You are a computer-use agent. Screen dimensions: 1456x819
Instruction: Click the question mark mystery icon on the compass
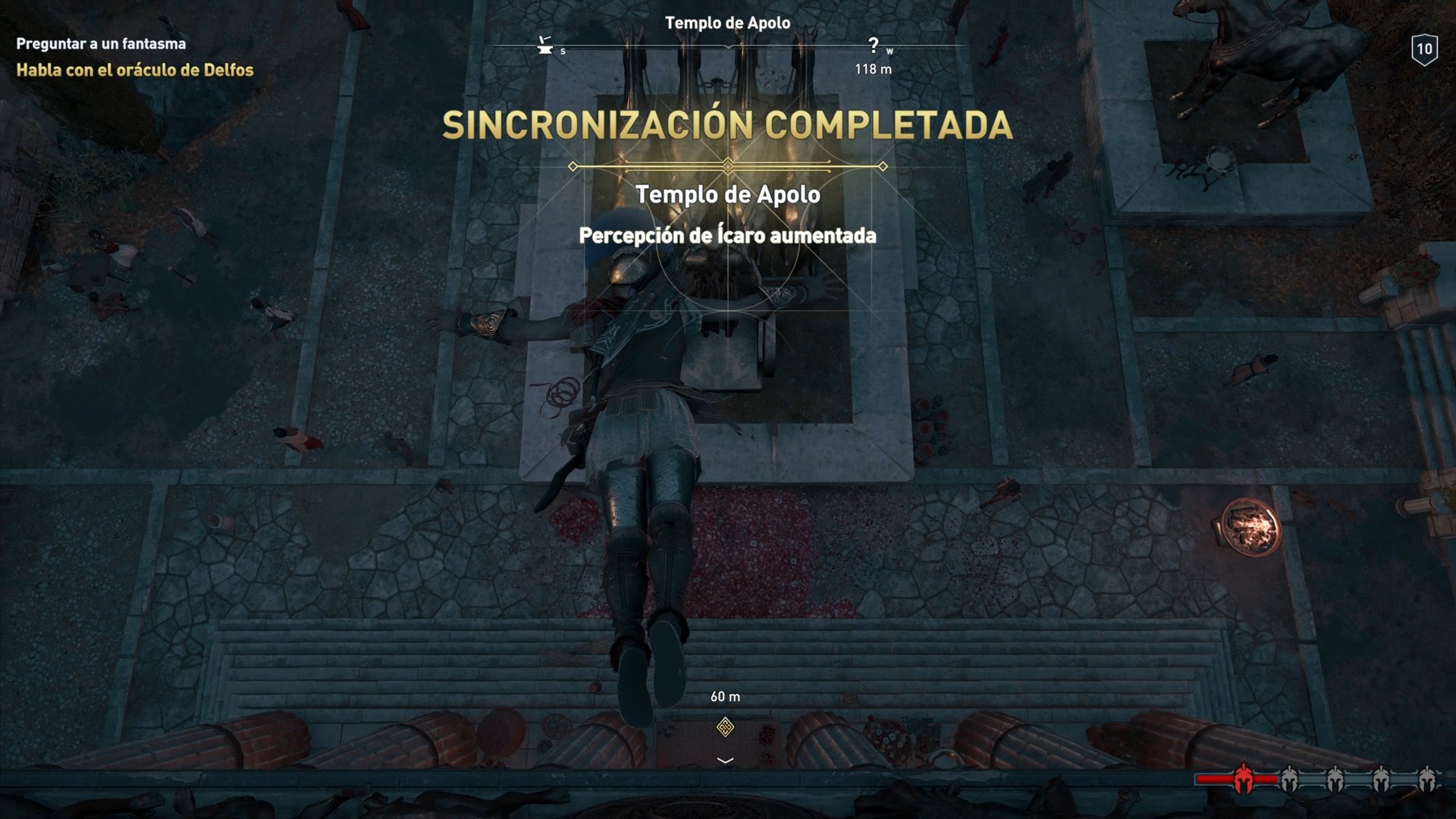(x=874, y=44)
